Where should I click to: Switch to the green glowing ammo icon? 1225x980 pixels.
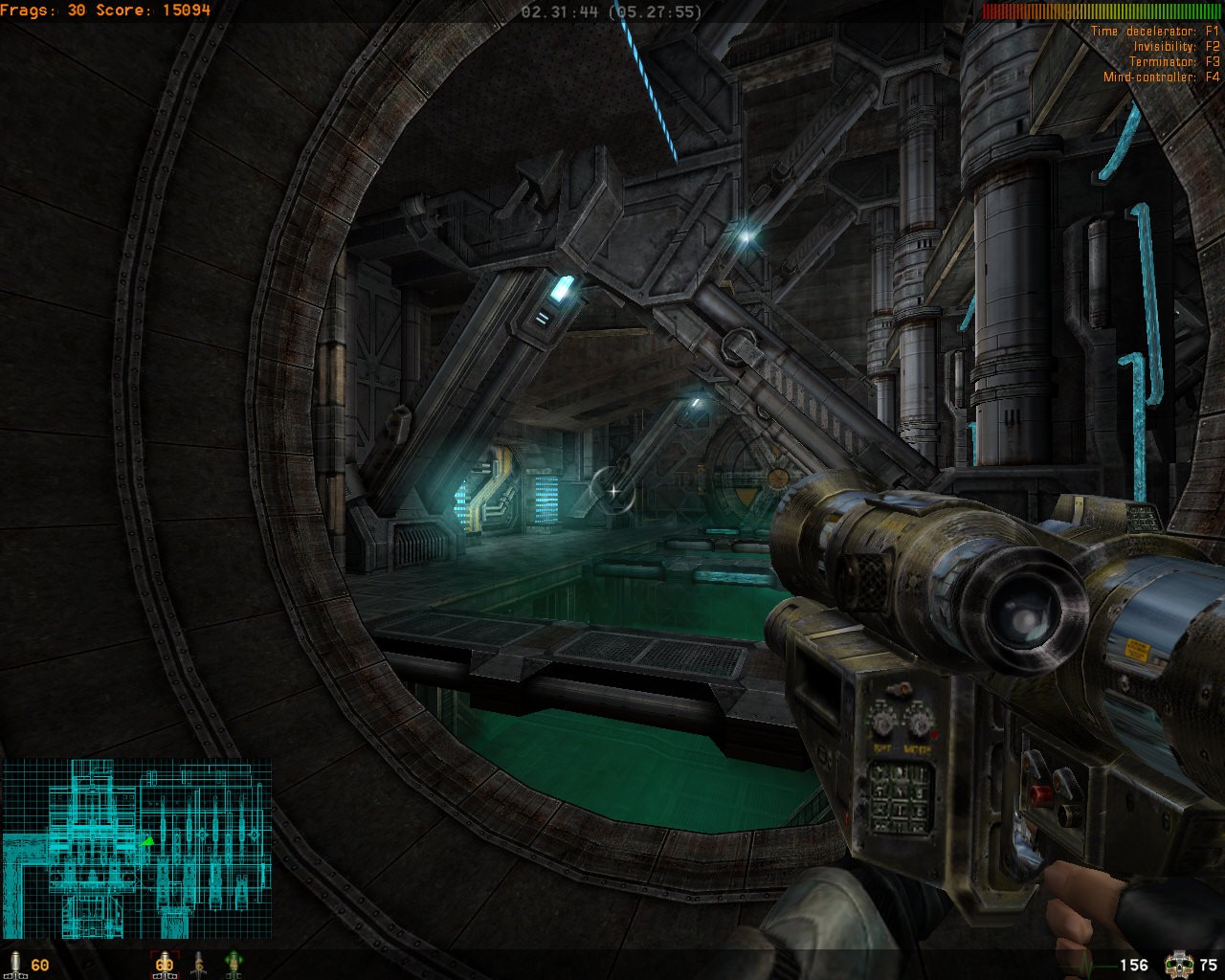pos(233,963)
